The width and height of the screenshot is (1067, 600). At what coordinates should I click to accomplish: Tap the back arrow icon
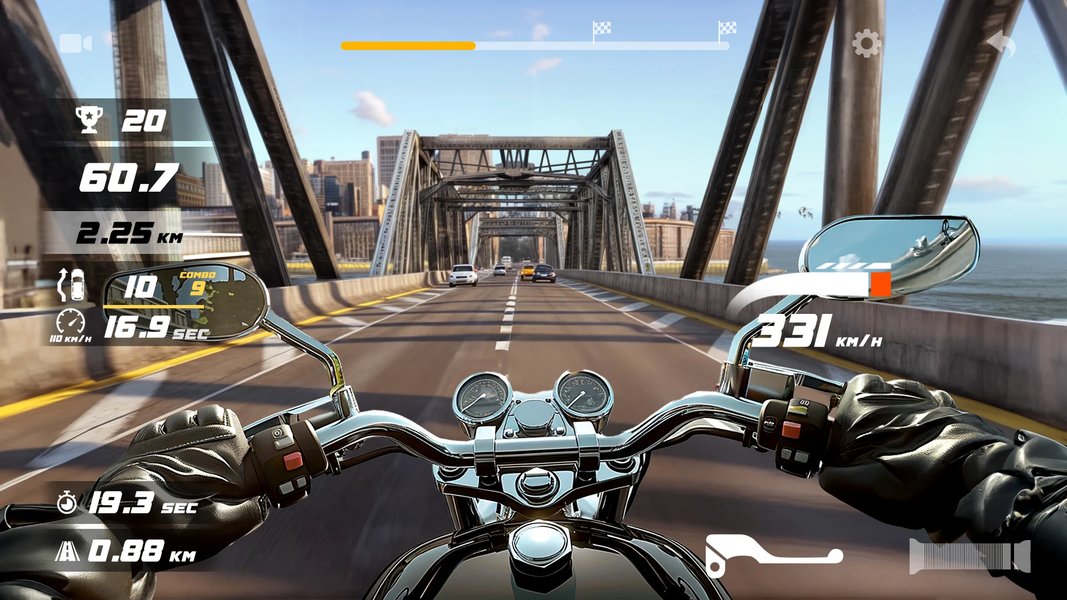(x=1000, y=43)
